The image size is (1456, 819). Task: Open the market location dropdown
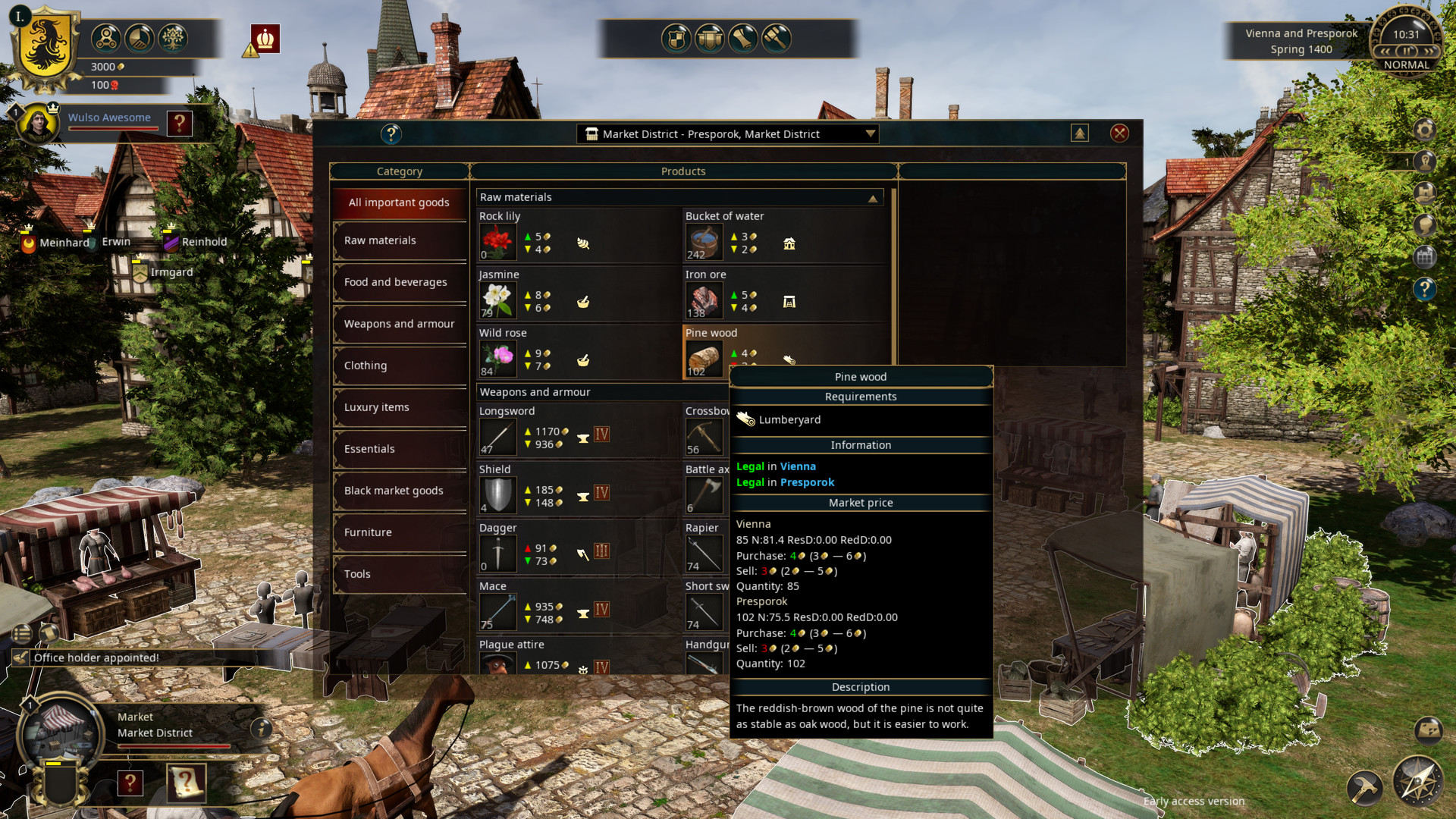[870, 134]
